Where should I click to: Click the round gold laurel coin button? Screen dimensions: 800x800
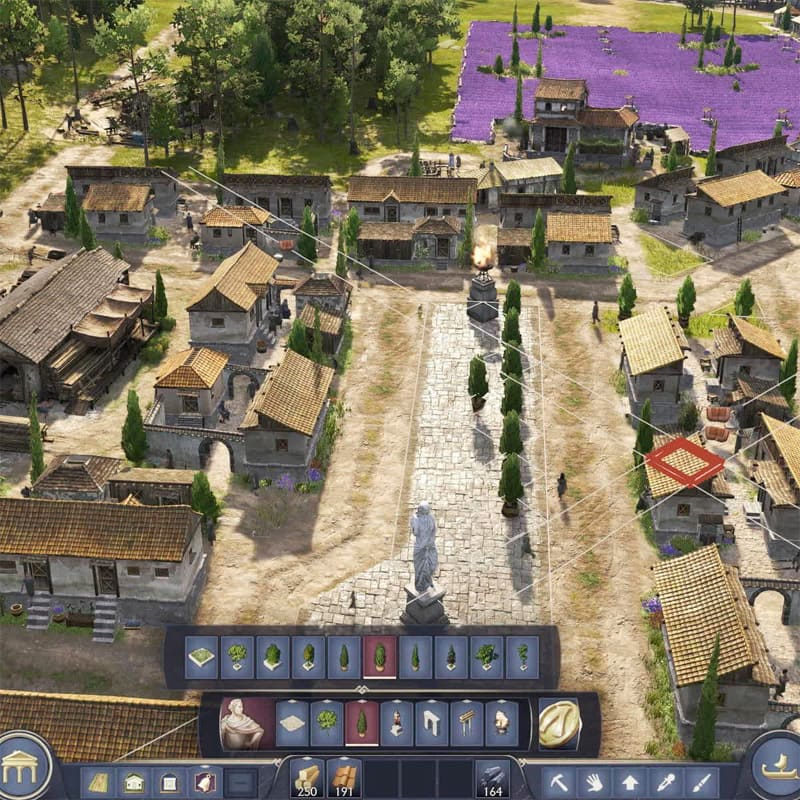tap(559, 723)
